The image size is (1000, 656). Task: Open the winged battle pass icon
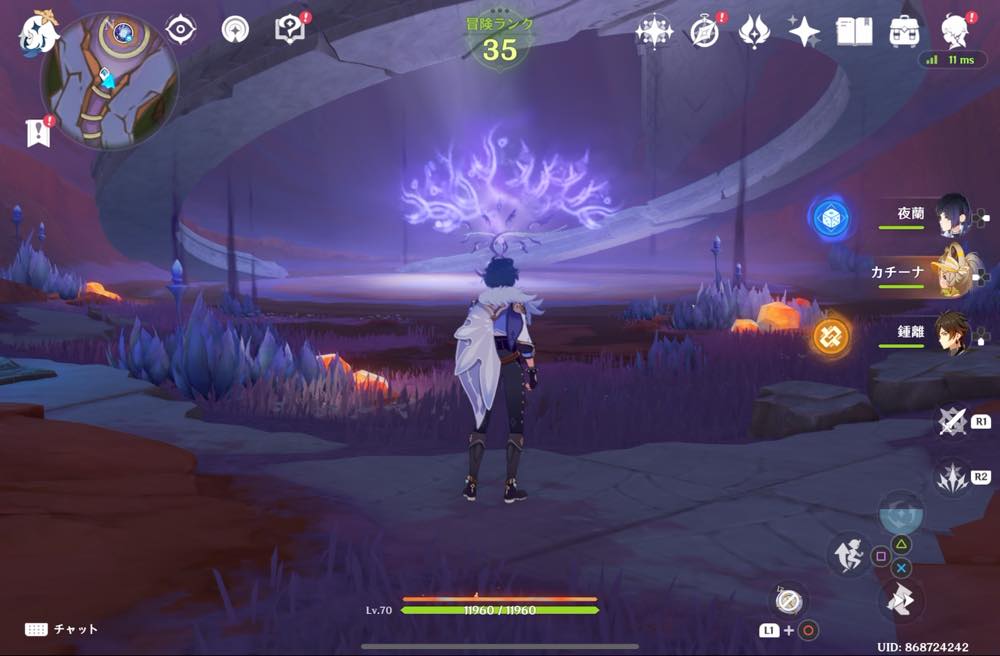pyautogui.click(x=753, y=32)
